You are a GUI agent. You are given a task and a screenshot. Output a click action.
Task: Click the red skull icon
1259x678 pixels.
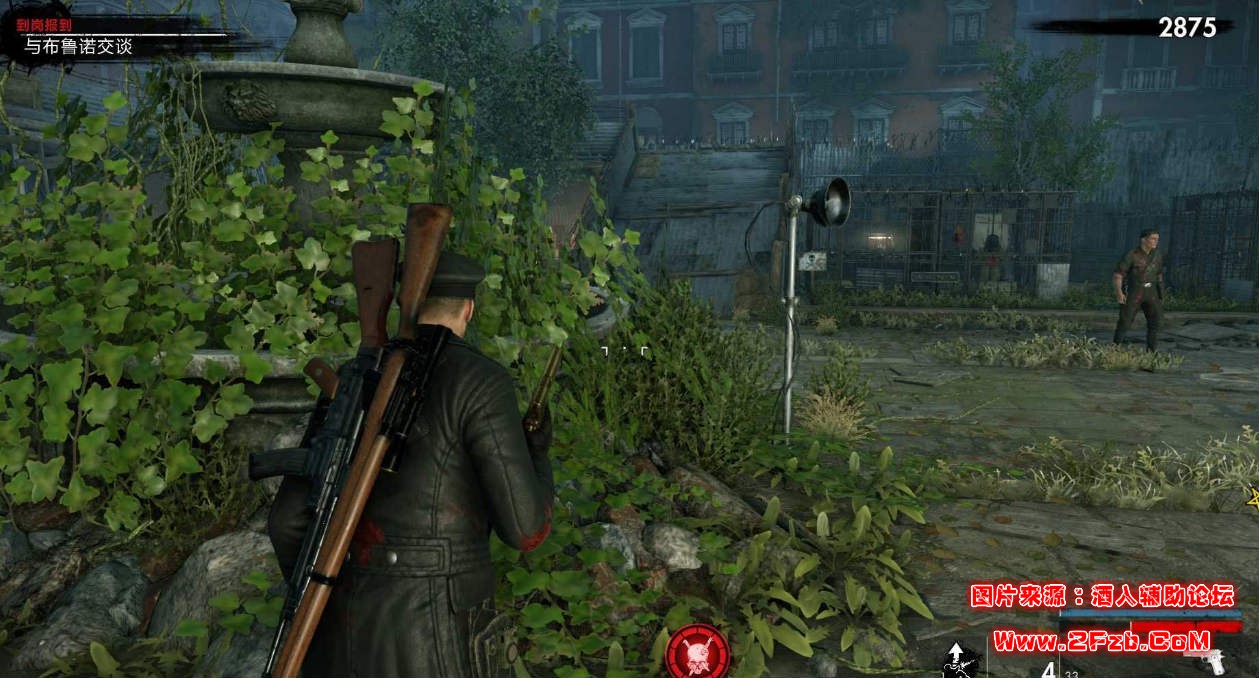point(698,649)
